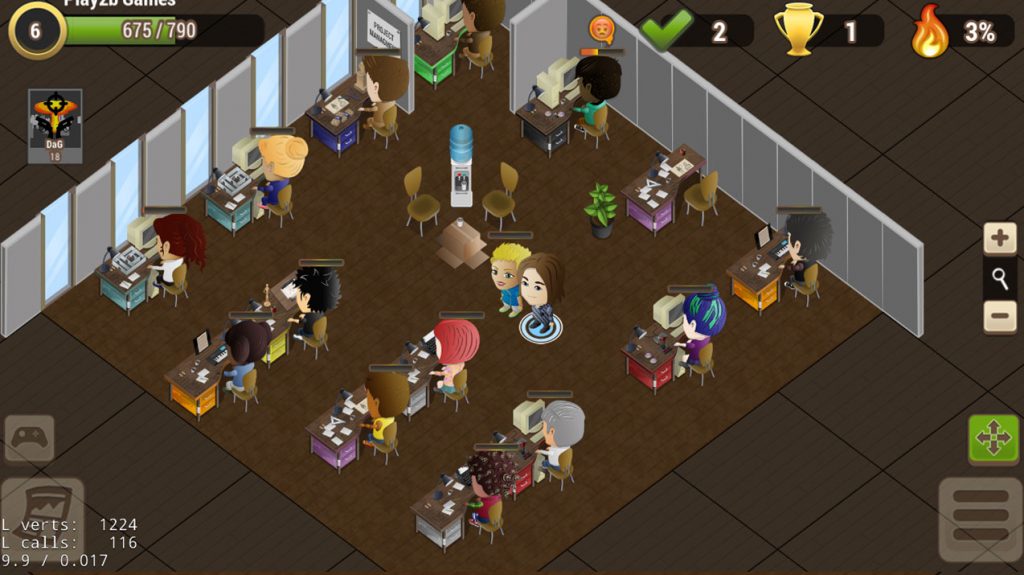
Task: Open the gamepad games button
Action: [29, 438]
